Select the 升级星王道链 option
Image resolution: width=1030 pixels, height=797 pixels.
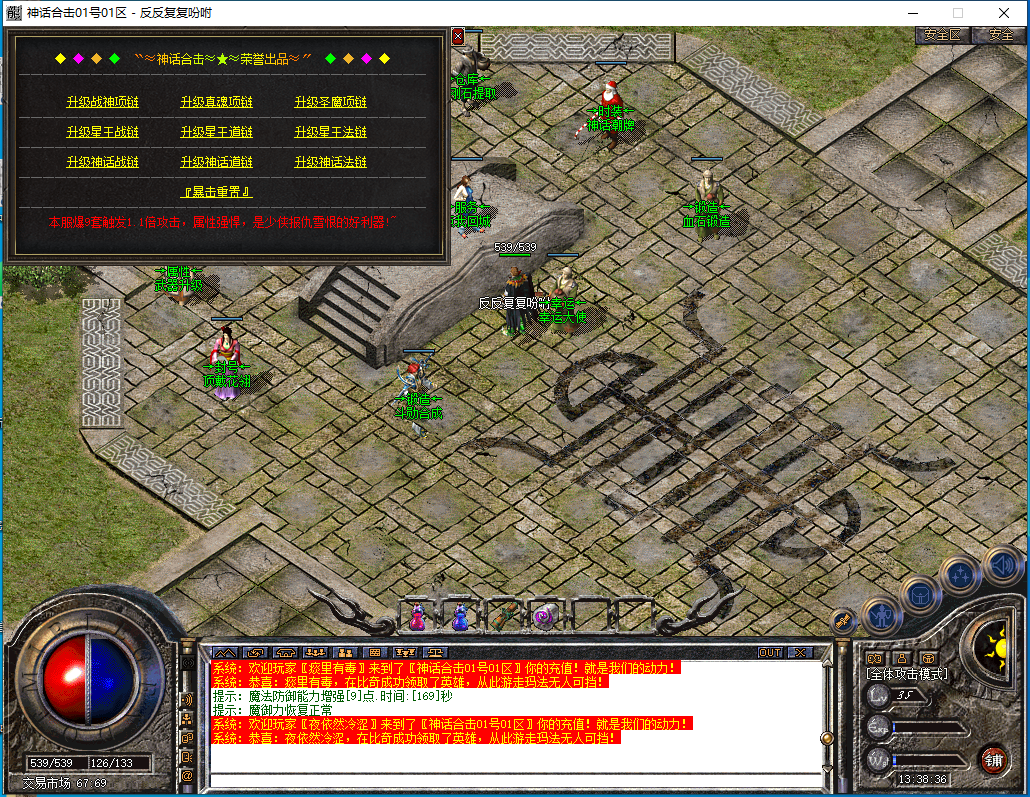[216, 132]
